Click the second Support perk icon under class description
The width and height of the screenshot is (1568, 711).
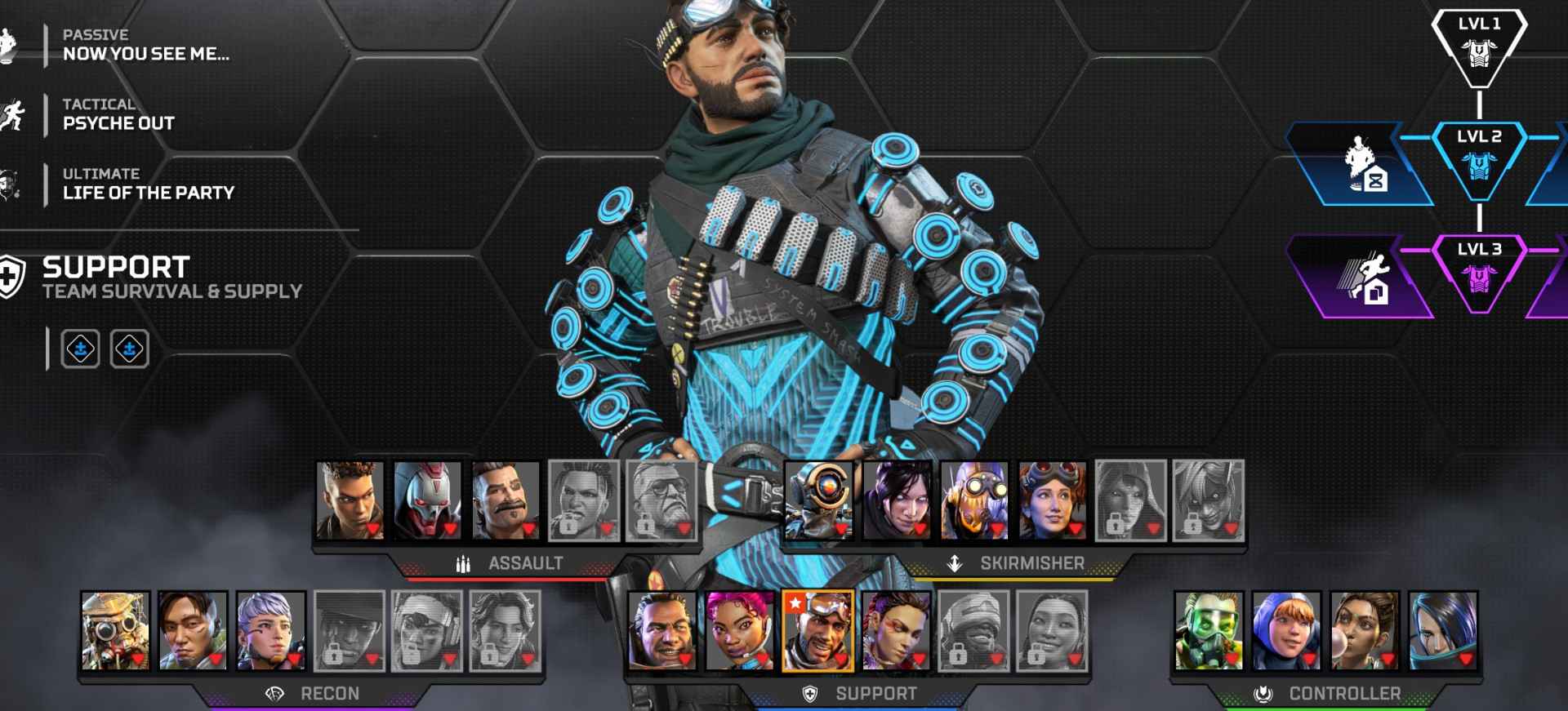(128, 347)
